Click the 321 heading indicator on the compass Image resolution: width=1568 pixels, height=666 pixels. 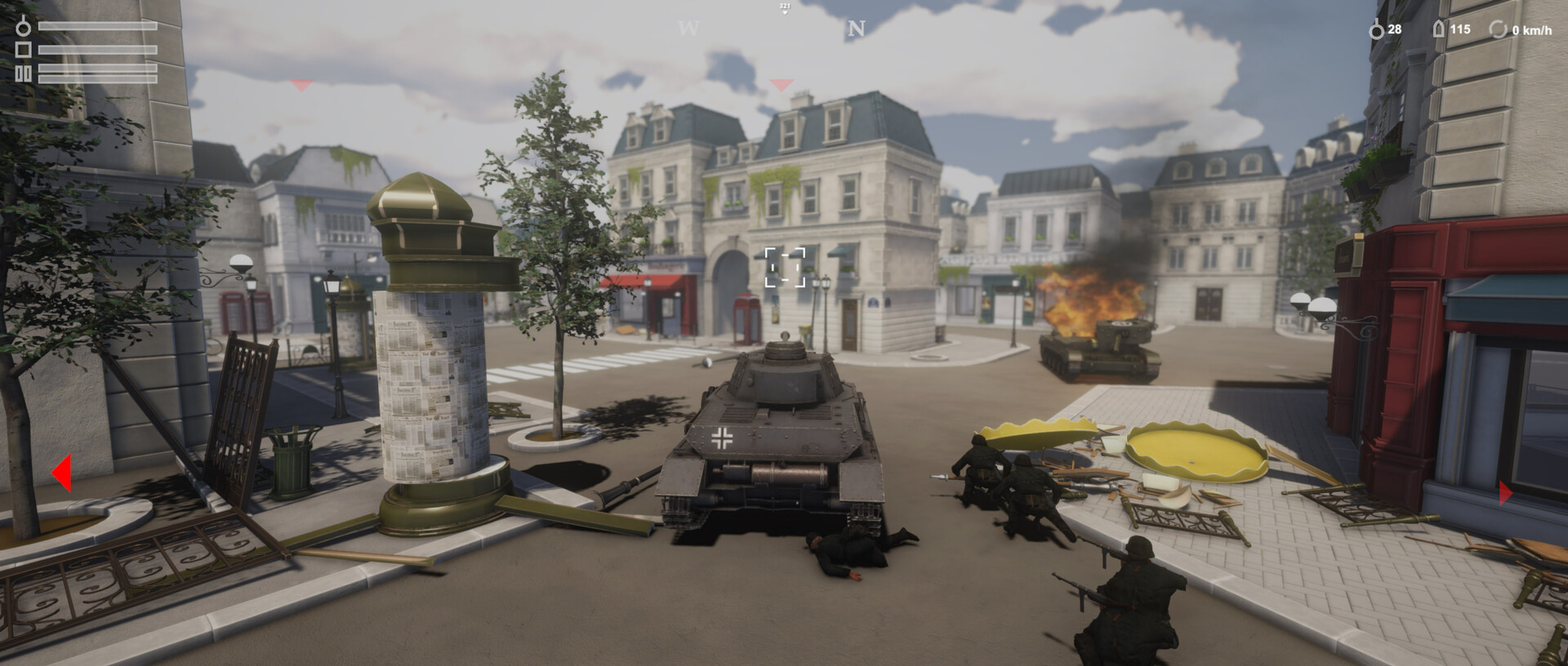pyautogui.click(x=782, y=7)
